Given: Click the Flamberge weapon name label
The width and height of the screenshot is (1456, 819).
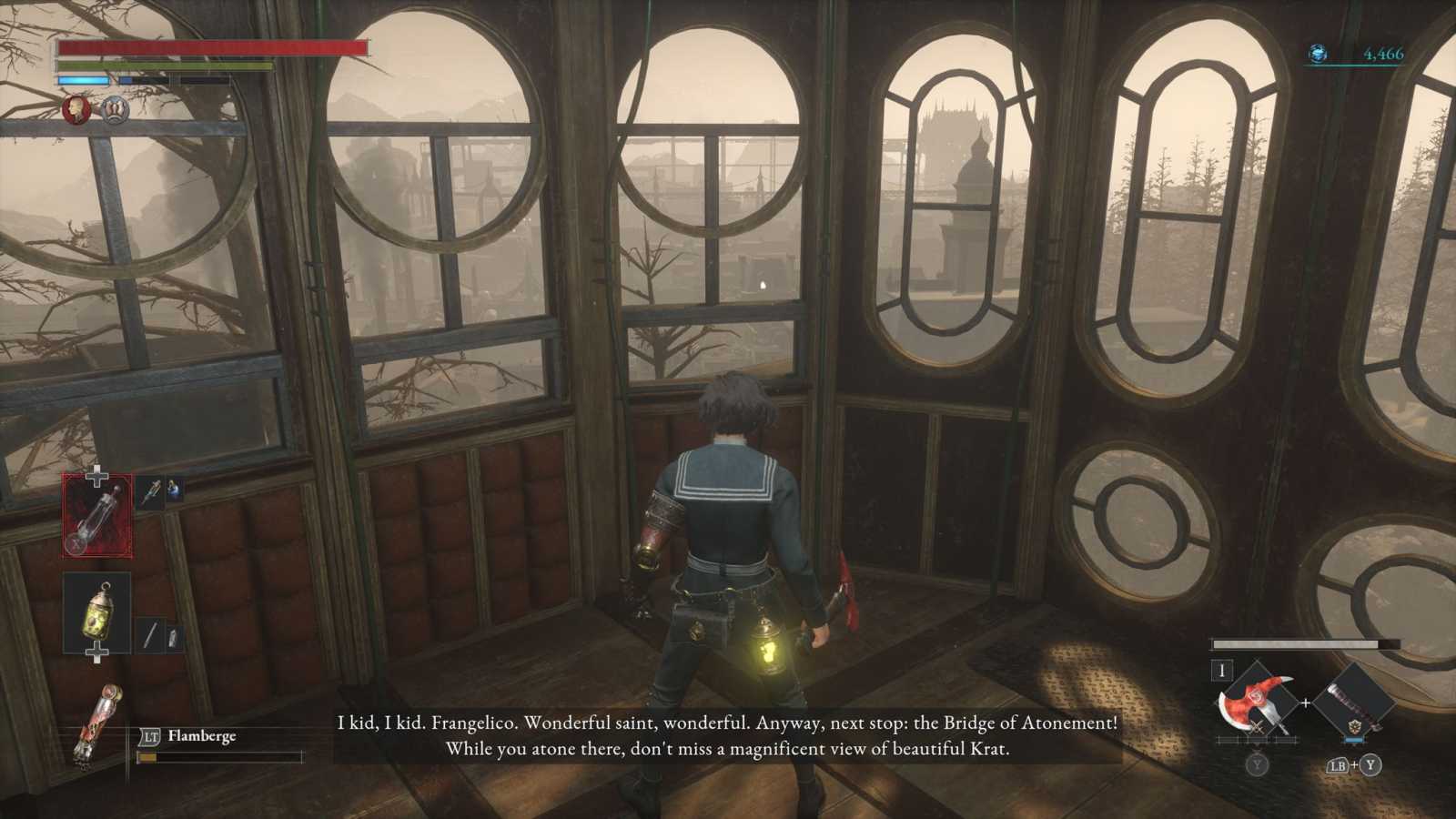Looking at the screenshot, I should pyautogui.click(x=202, y=736).
